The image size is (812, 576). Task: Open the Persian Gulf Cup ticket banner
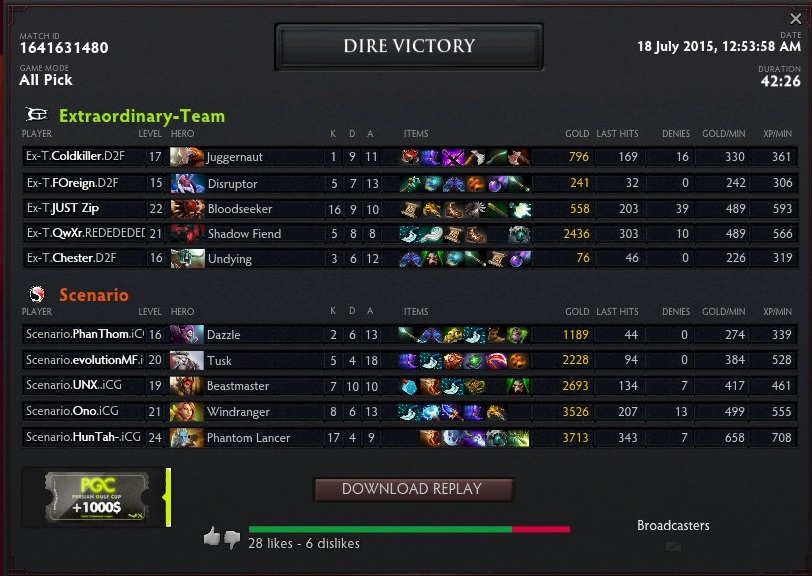95,497
